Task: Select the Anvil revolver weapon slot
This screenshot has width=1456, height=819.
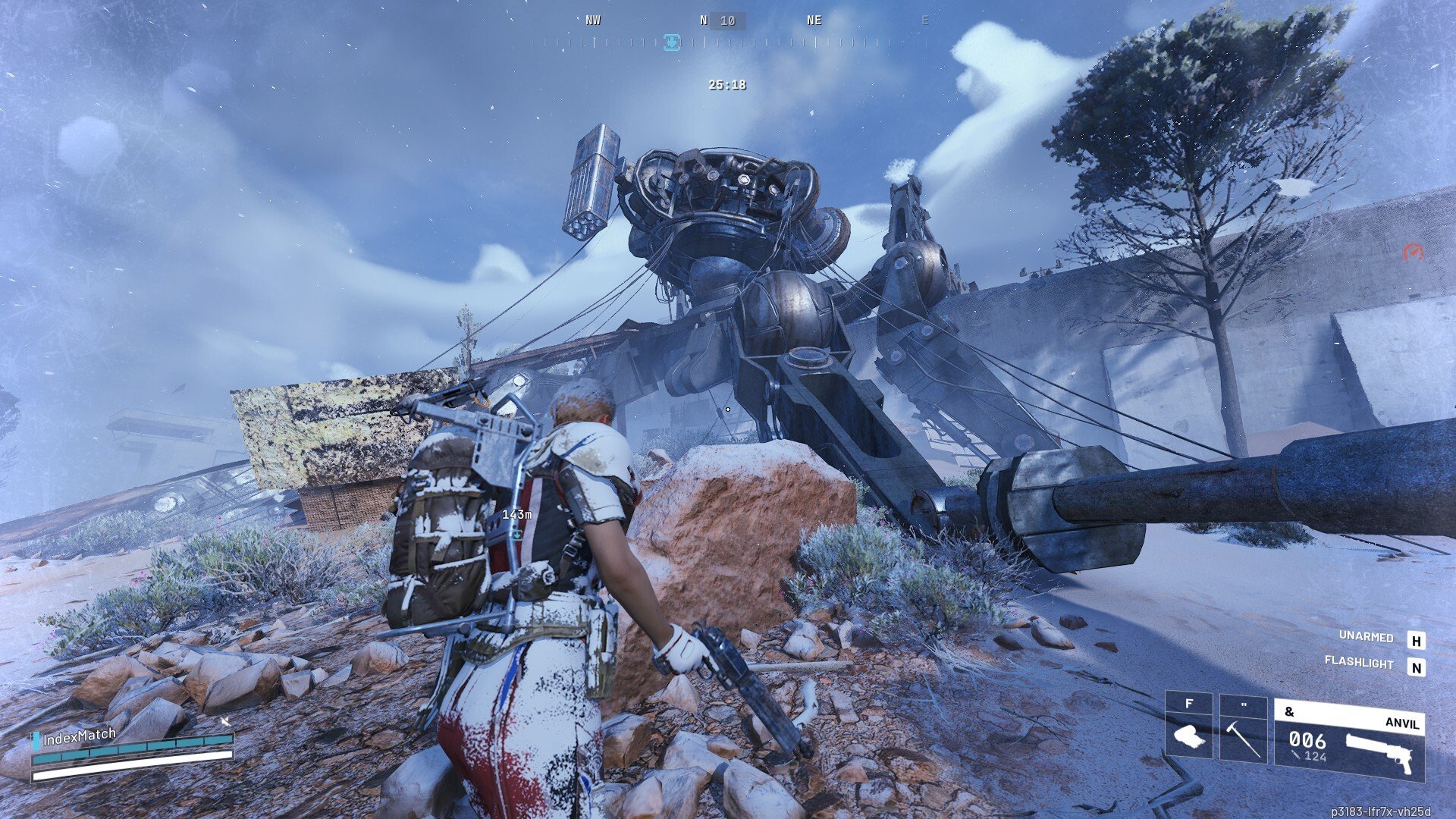Action: tap(1349, 741)
